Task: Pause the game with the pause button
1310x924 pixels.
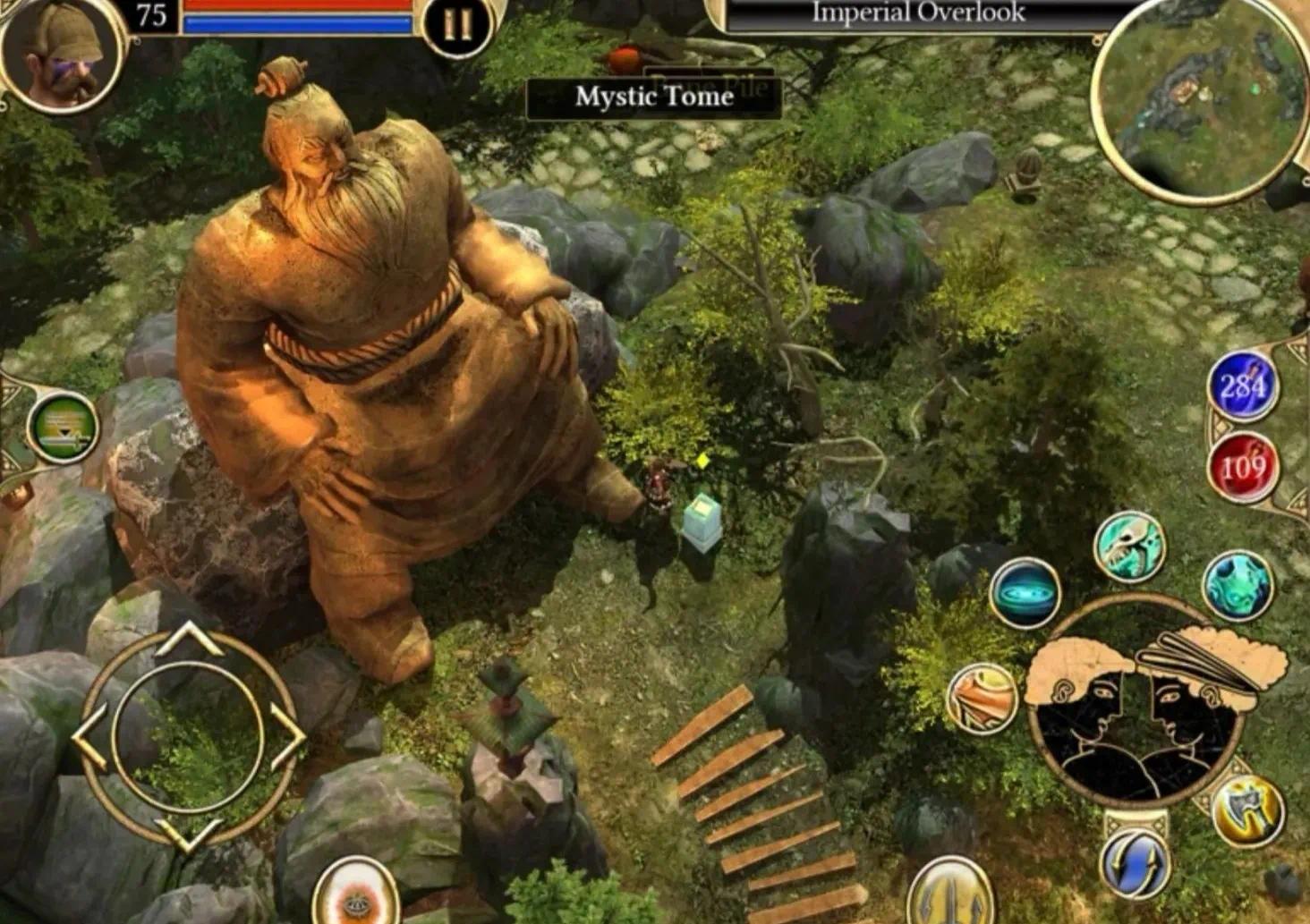Action: pyautogui.click(x=457, y=26)
